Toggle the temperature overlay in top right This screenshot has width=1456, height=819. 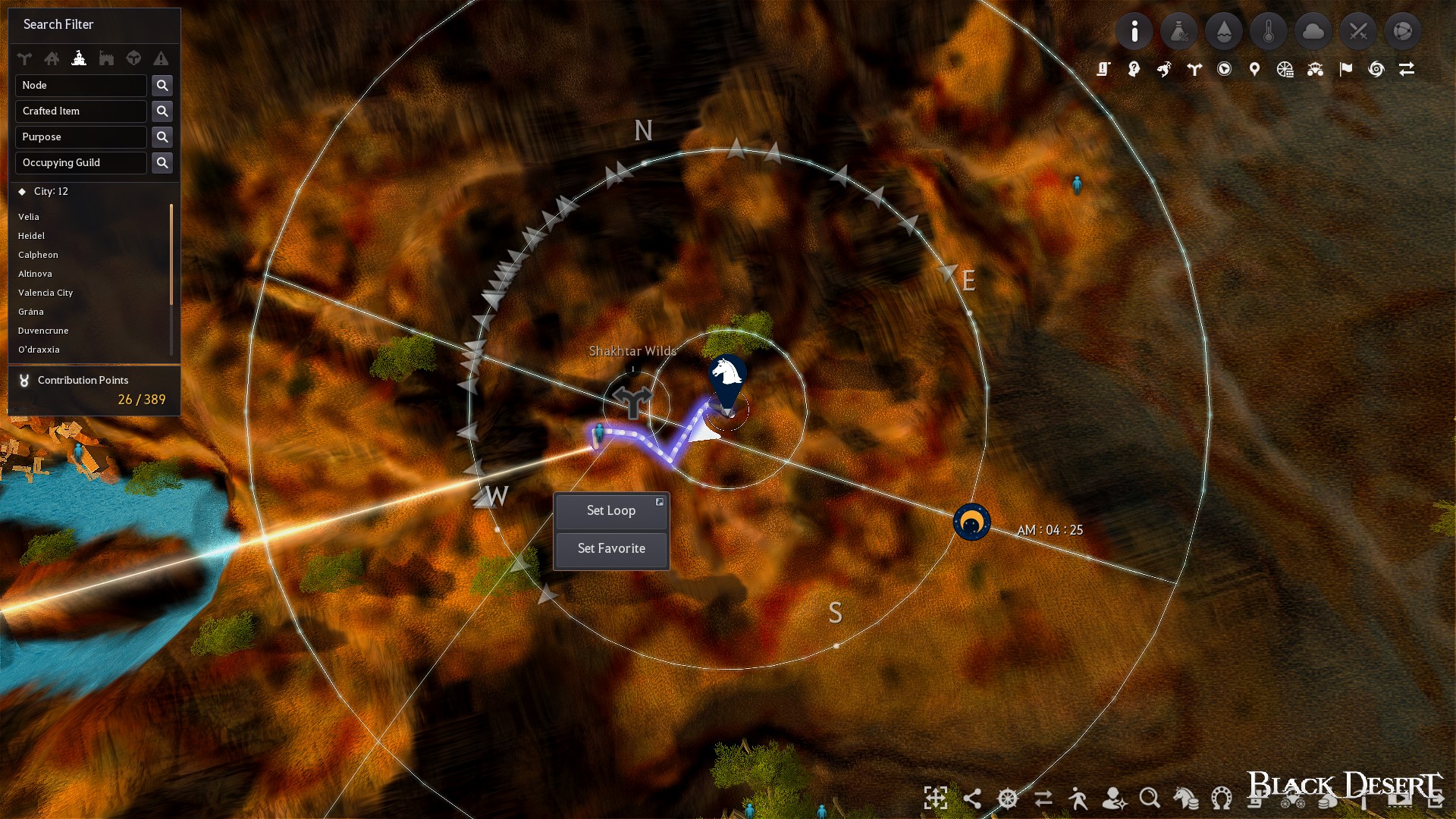(1269, 31)
